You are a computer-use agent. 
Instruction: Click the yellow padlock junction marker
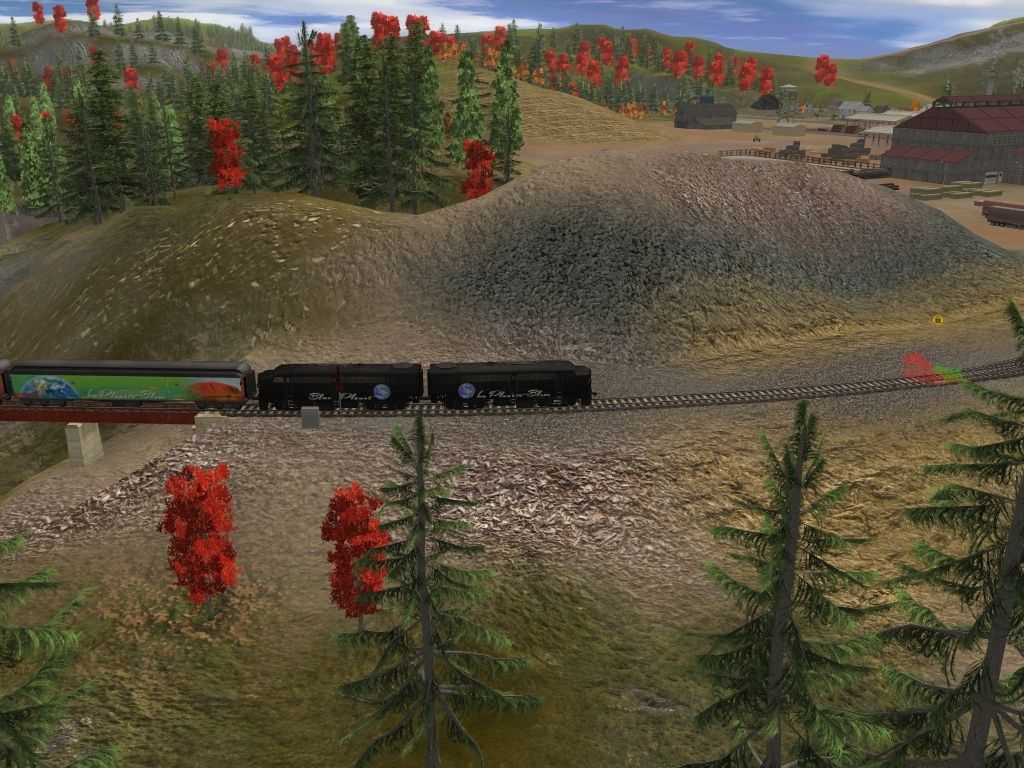tap(938, 320)
